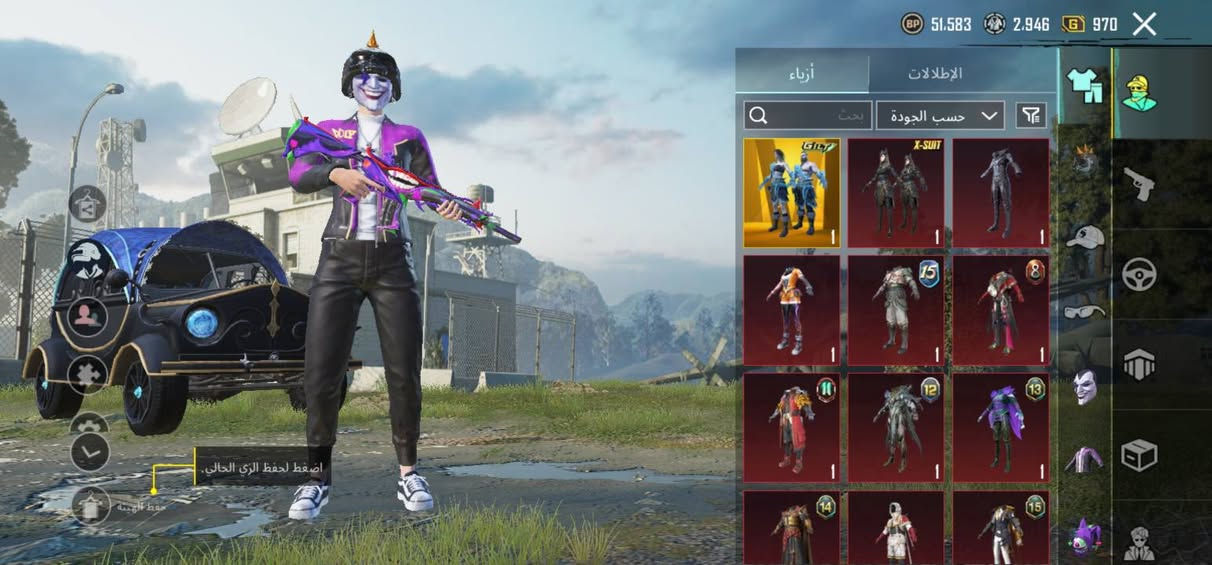Click the trash bin icon button
The height and width of the screenshot is (565, 1212).
[x=90, y=507]
